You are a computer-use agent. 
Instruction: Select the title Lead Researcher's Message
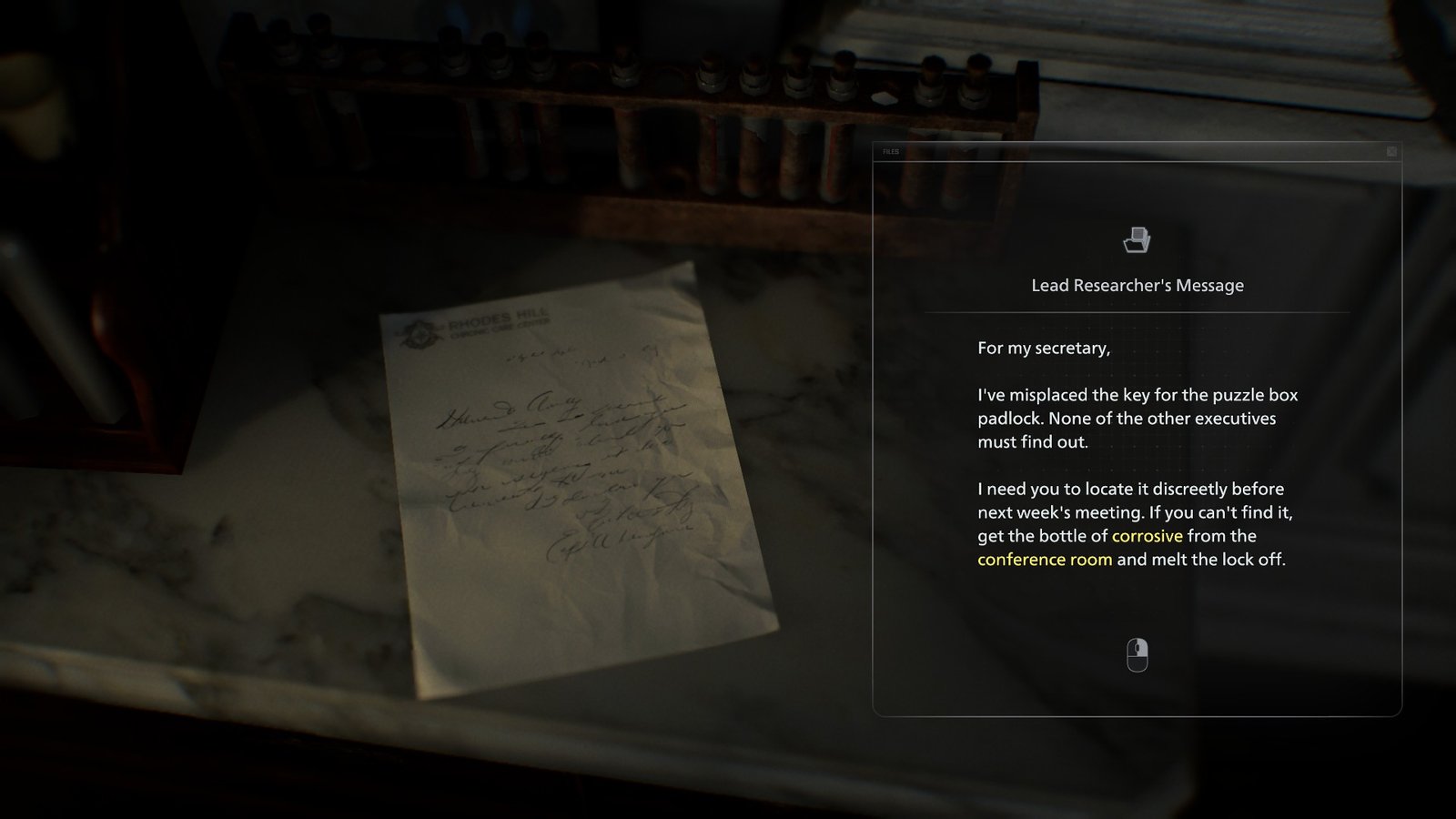1136,285
